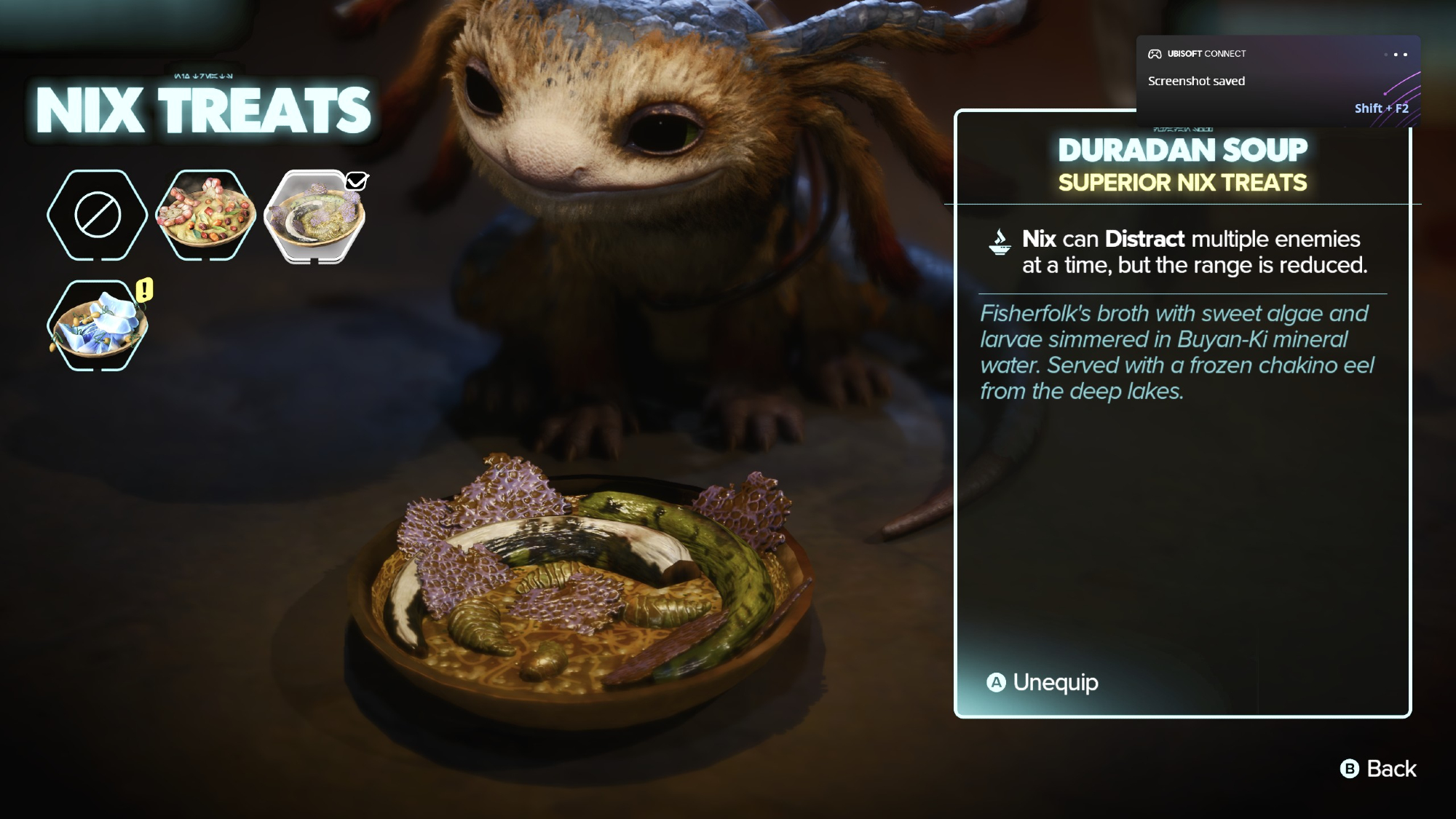Select the empty no-treat slot
Viewport: 1456px width, 819px height.
point(97,215)
